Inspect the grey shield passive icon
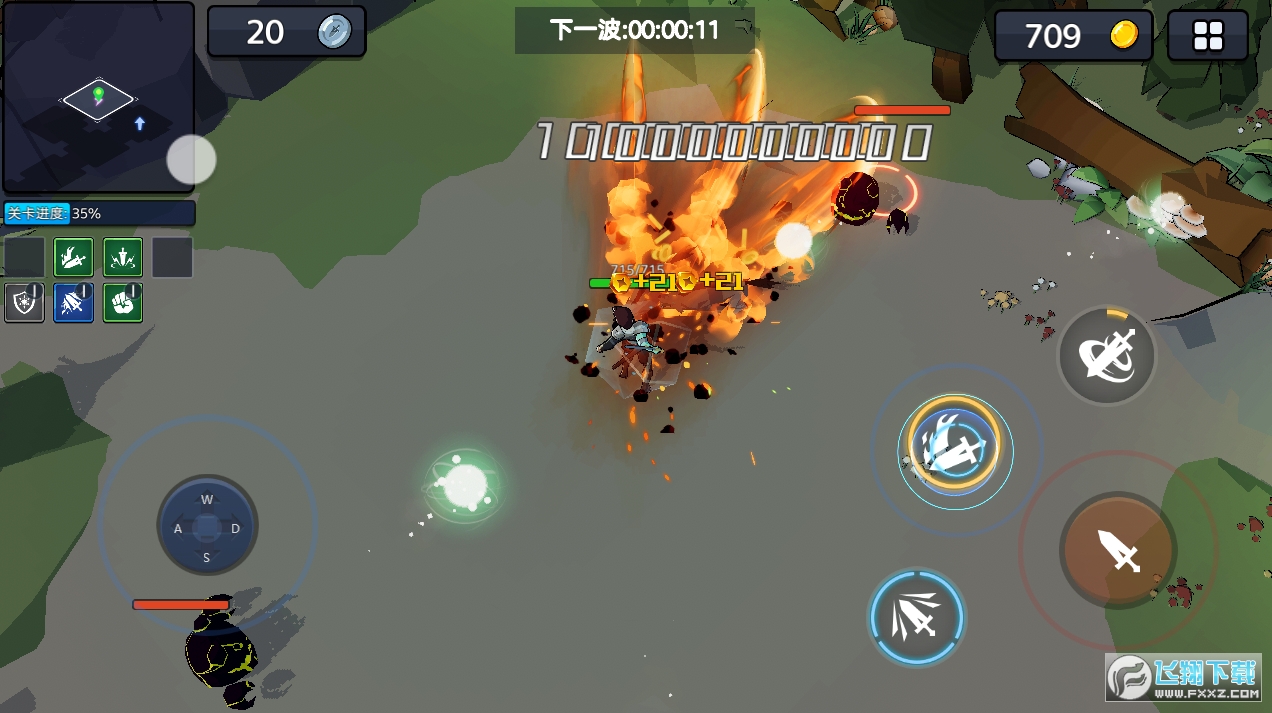This screenshot has height=713, width=1272. tap(24, 302)
